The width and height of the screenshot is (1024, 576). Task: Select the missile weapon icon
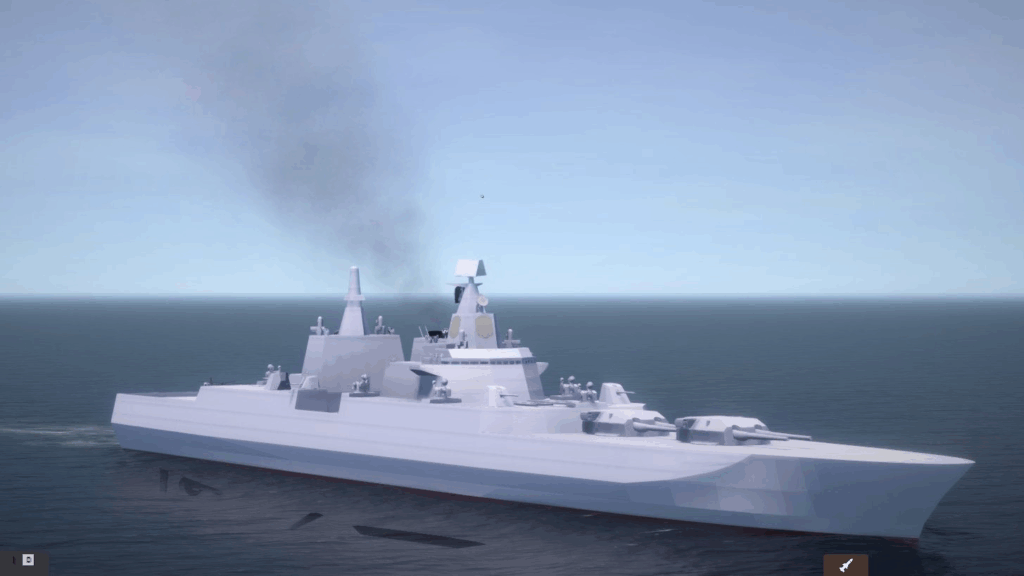point(846,565)
